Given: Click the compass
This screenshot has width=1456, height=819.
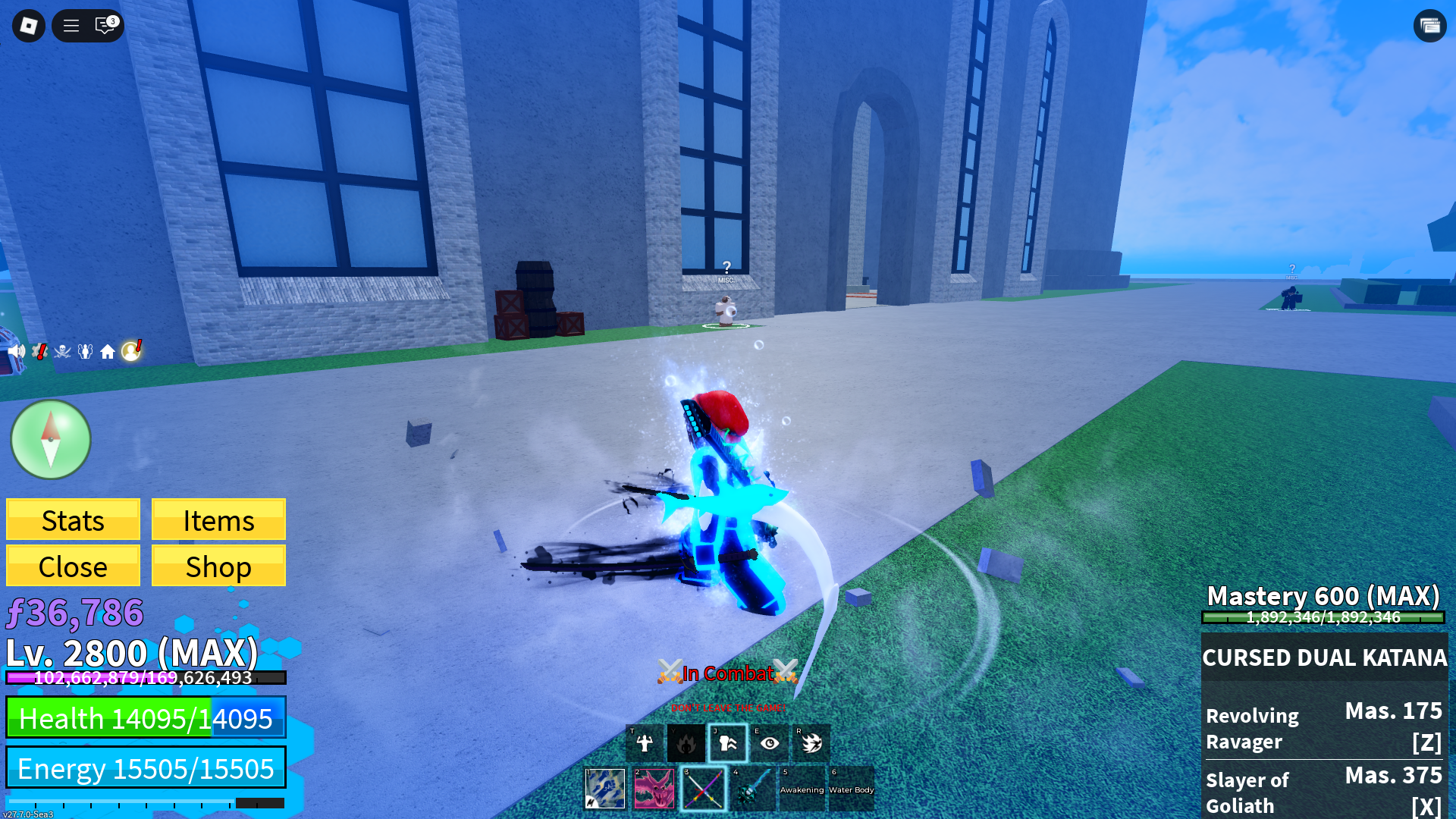Looking at the screenshot, I should (51, 440).
